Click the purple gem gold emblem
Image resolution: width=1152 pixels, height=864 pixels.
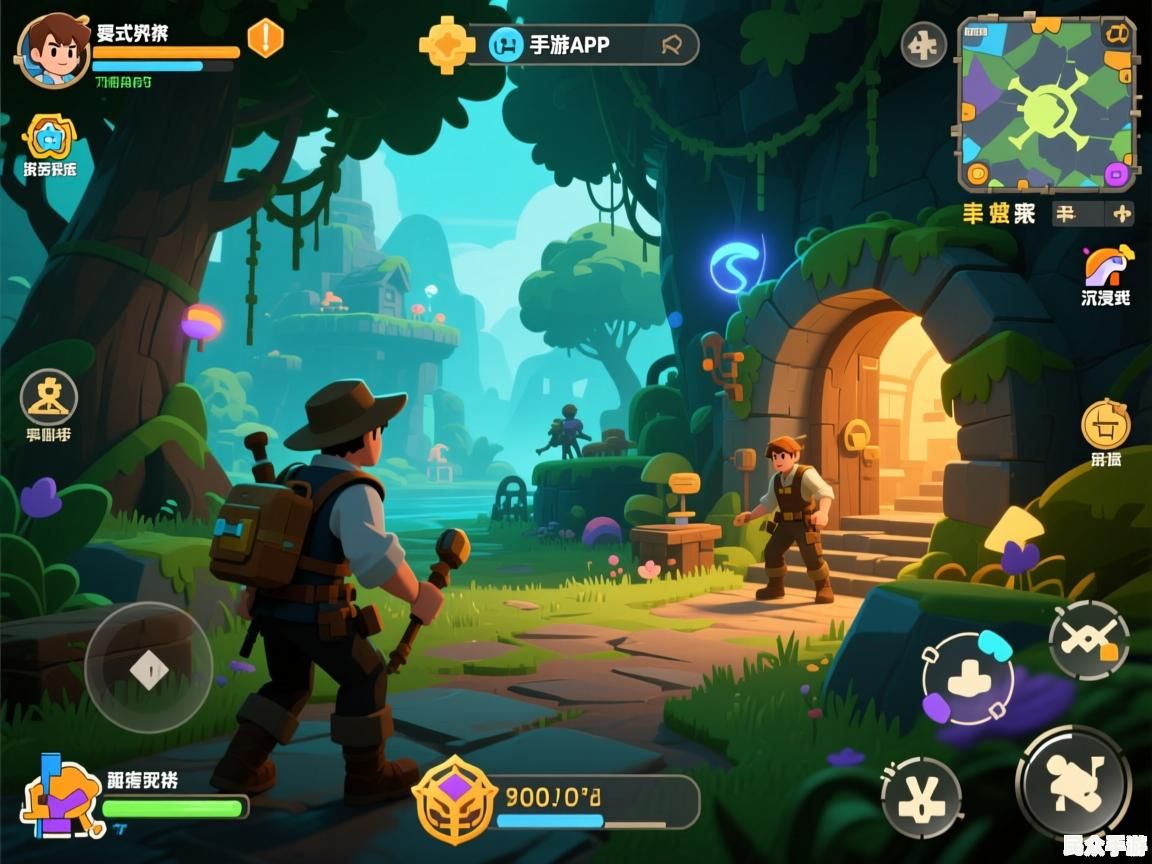(x=455, y=799)
